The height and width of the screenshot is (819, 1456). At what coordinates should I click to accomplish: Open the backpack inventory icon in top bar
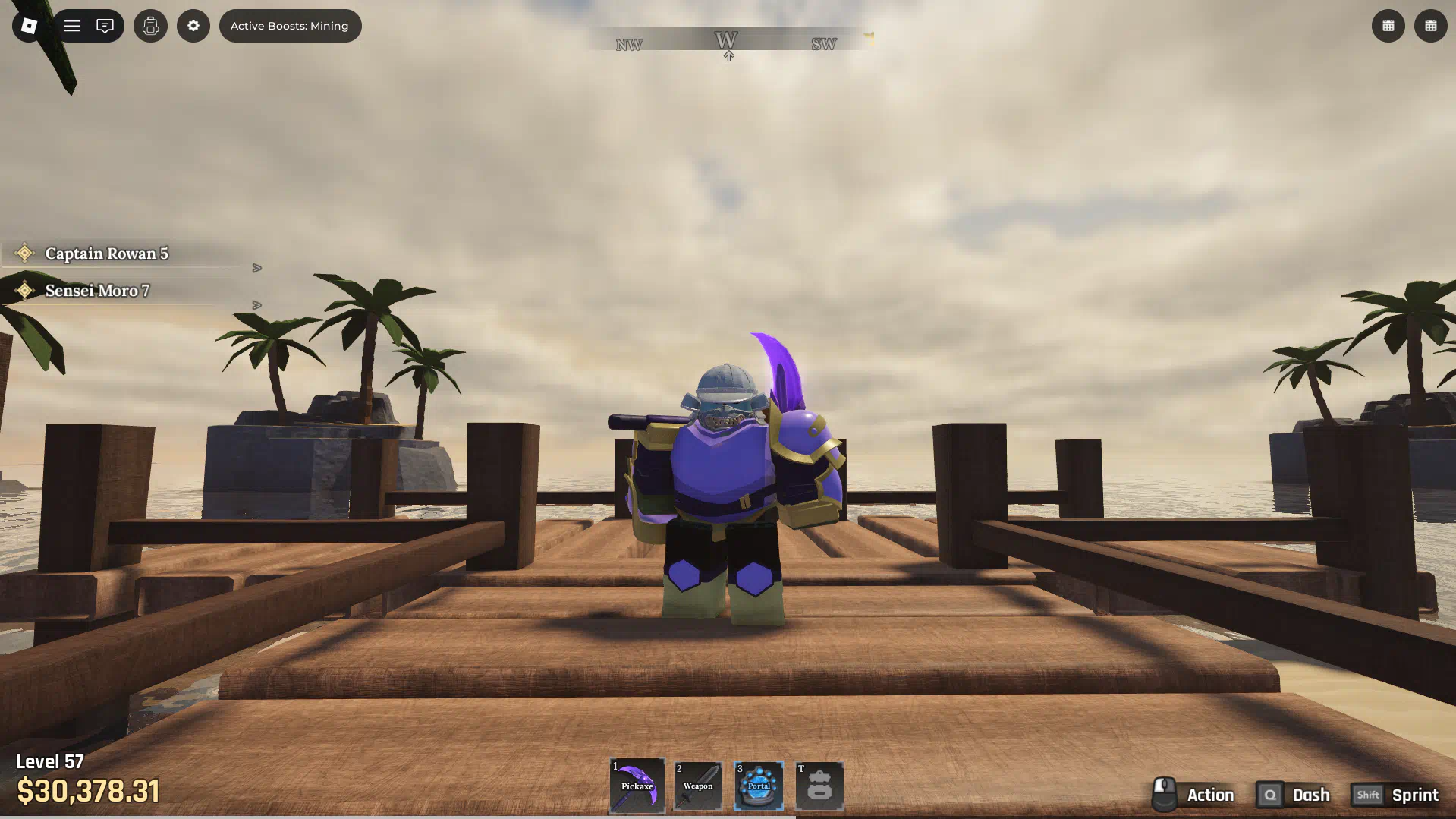[x=150, y=26]
